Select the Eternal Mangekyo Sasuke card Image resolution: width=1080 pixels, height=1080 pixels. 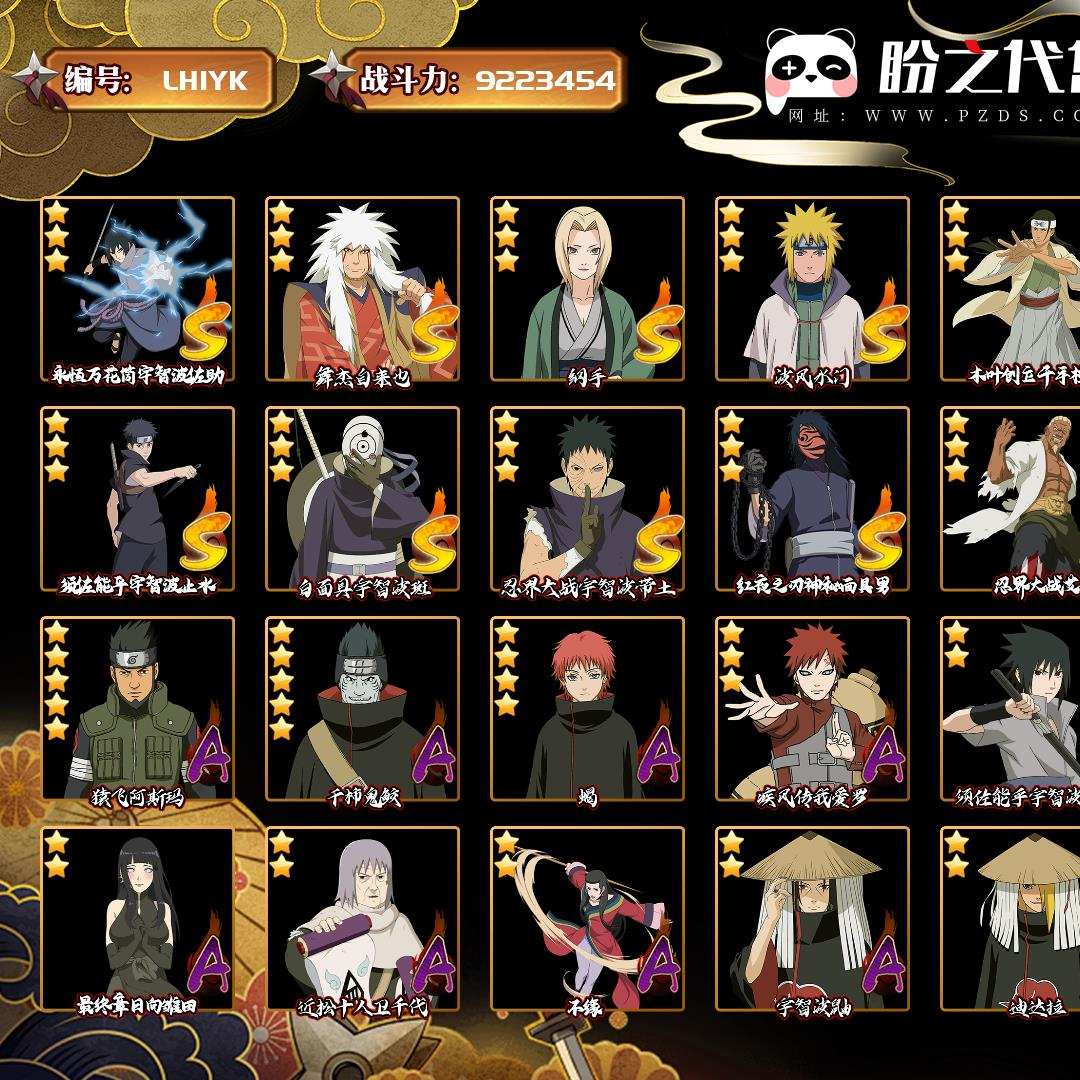(137, 288)
